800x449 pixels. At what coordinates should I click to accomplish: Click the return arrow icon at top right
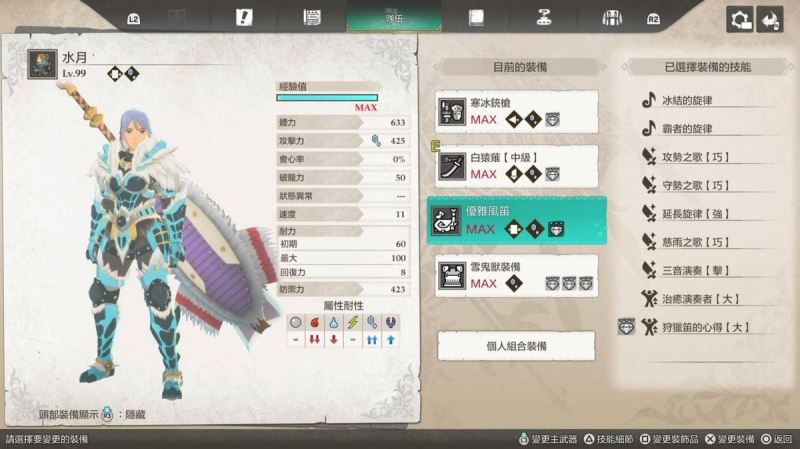(x=770, y=19)
